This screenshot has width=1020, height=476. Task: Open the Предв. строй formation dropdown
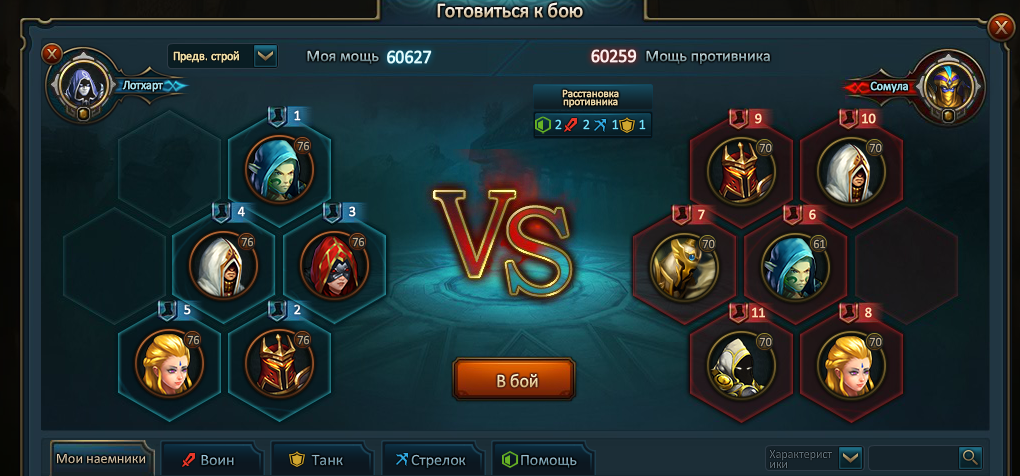[x=265, y=56]
